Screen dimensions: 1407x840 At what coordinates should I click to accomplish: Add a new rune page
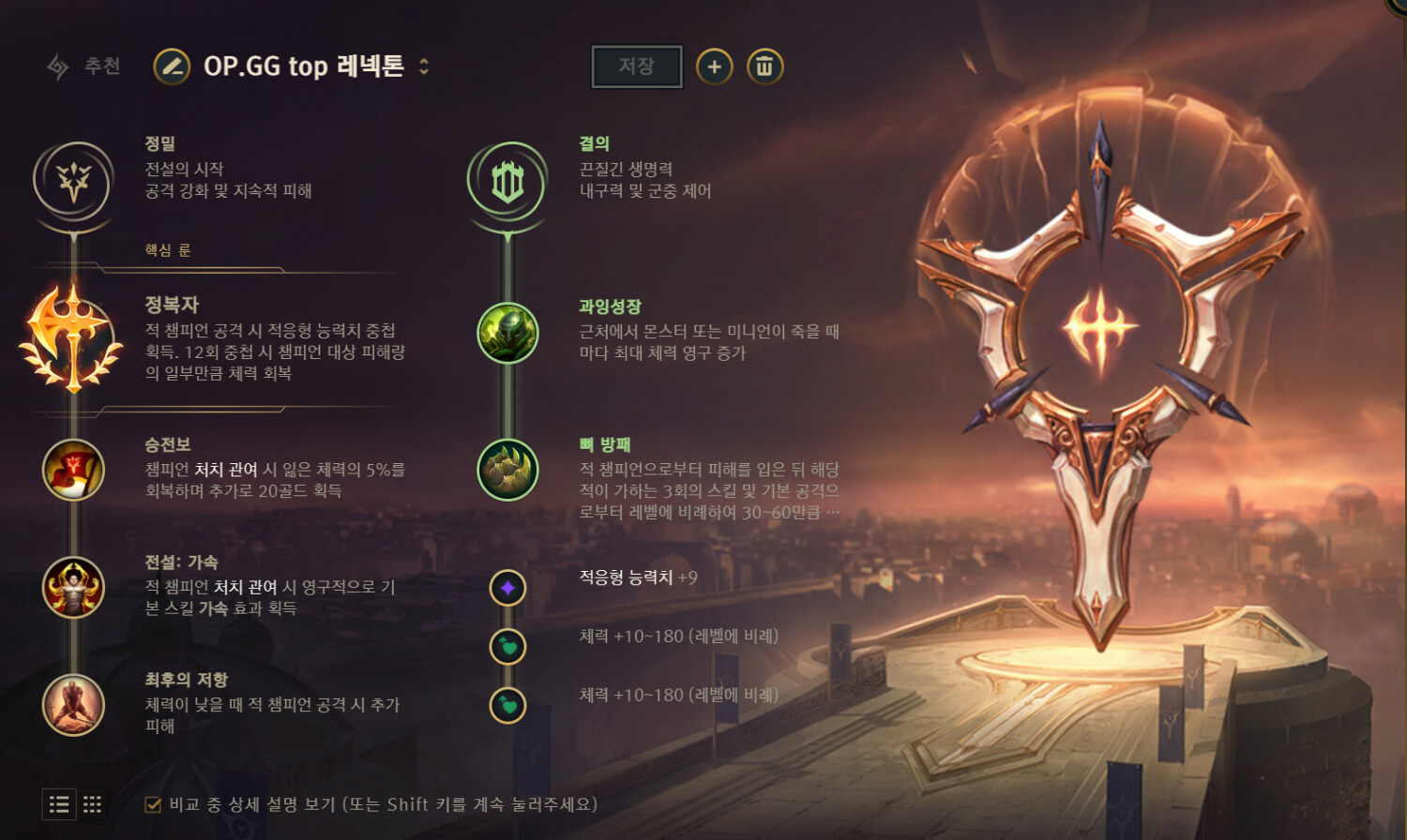714,67
